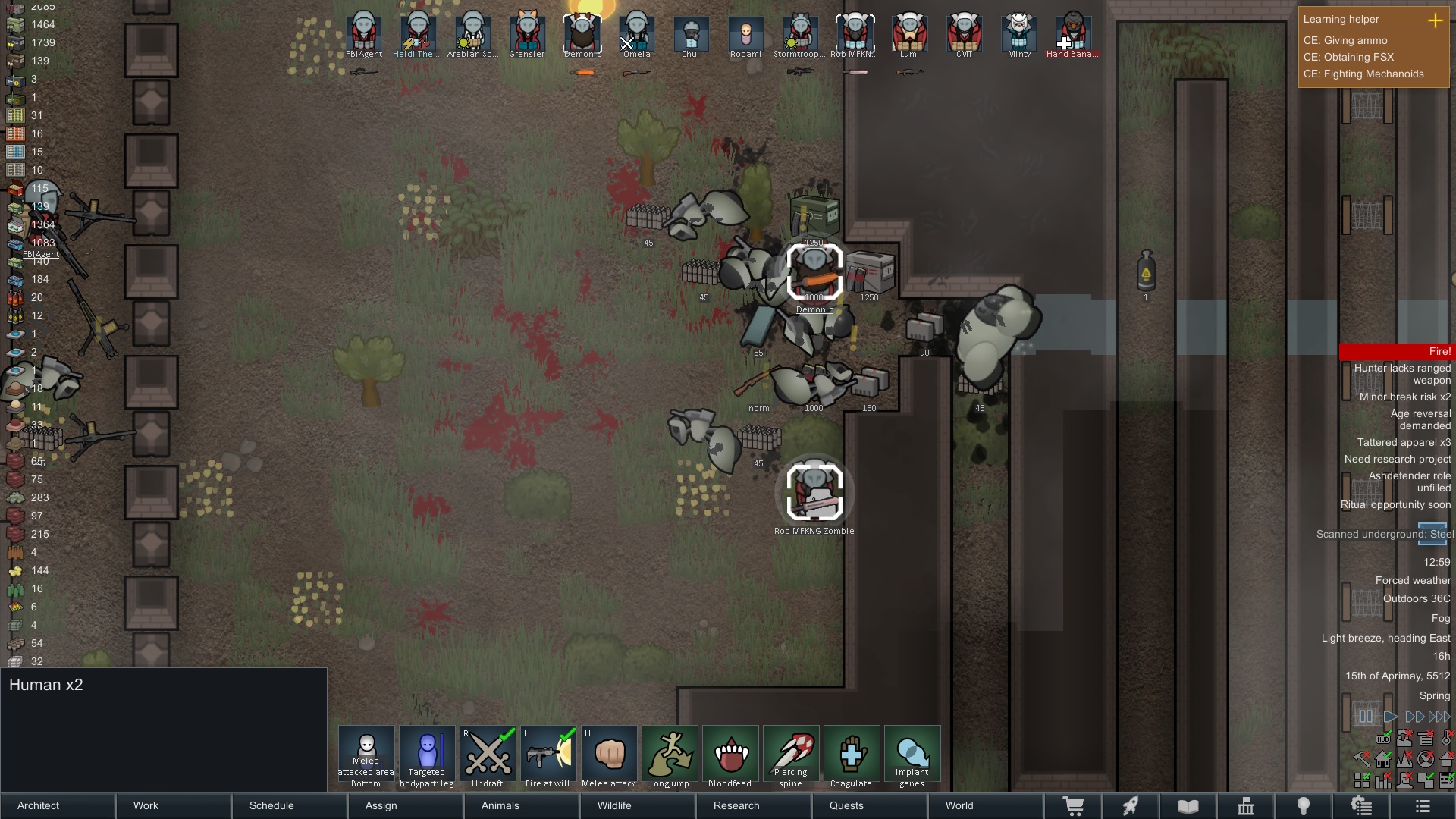Use the Coagulate ability
1456x819 pixels.
(x=852, y=756)
